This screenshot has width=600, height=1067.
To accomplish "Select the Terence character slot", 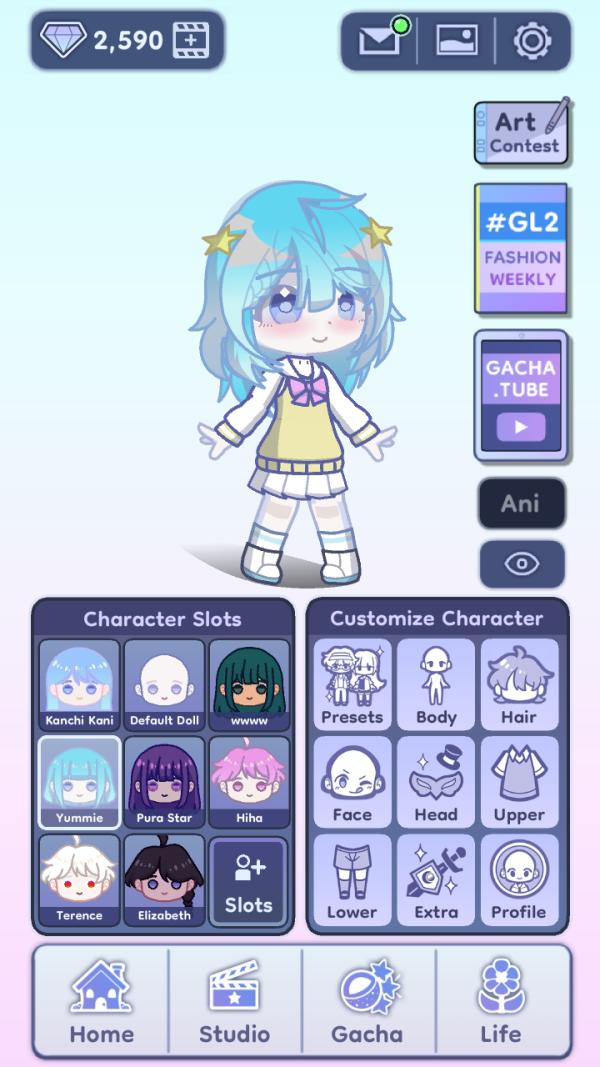I will pyautogui.click(x=80, y=880).
